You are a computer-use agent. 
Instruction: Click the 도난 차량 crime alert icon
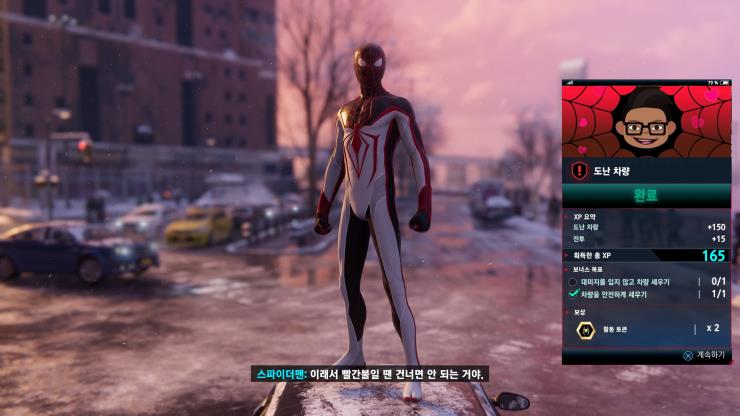pos(579,171)
